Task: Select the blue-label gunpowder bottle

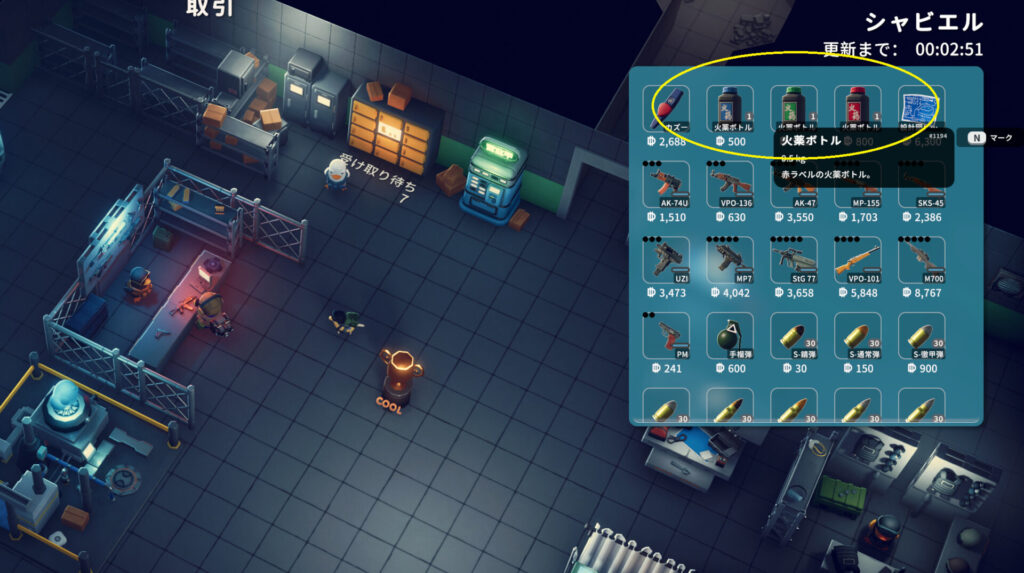Action: pos(730,109)
